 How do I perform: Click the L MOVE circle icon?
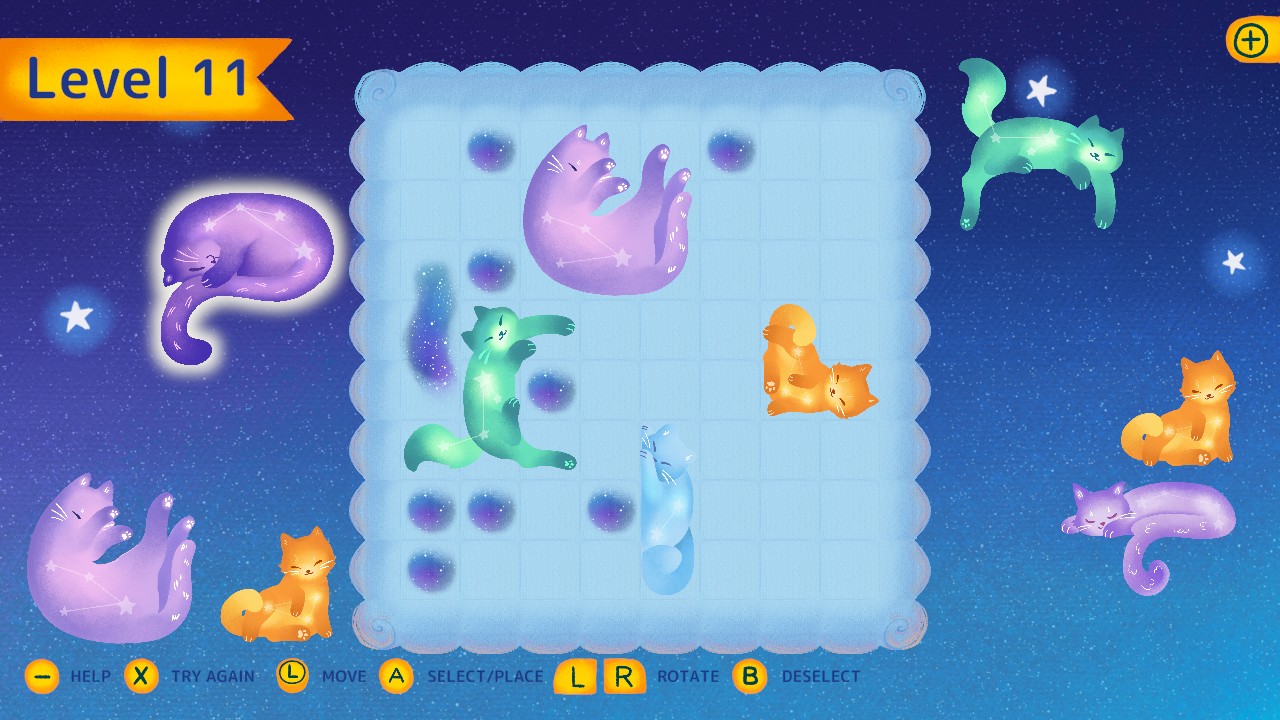[292, 676]
